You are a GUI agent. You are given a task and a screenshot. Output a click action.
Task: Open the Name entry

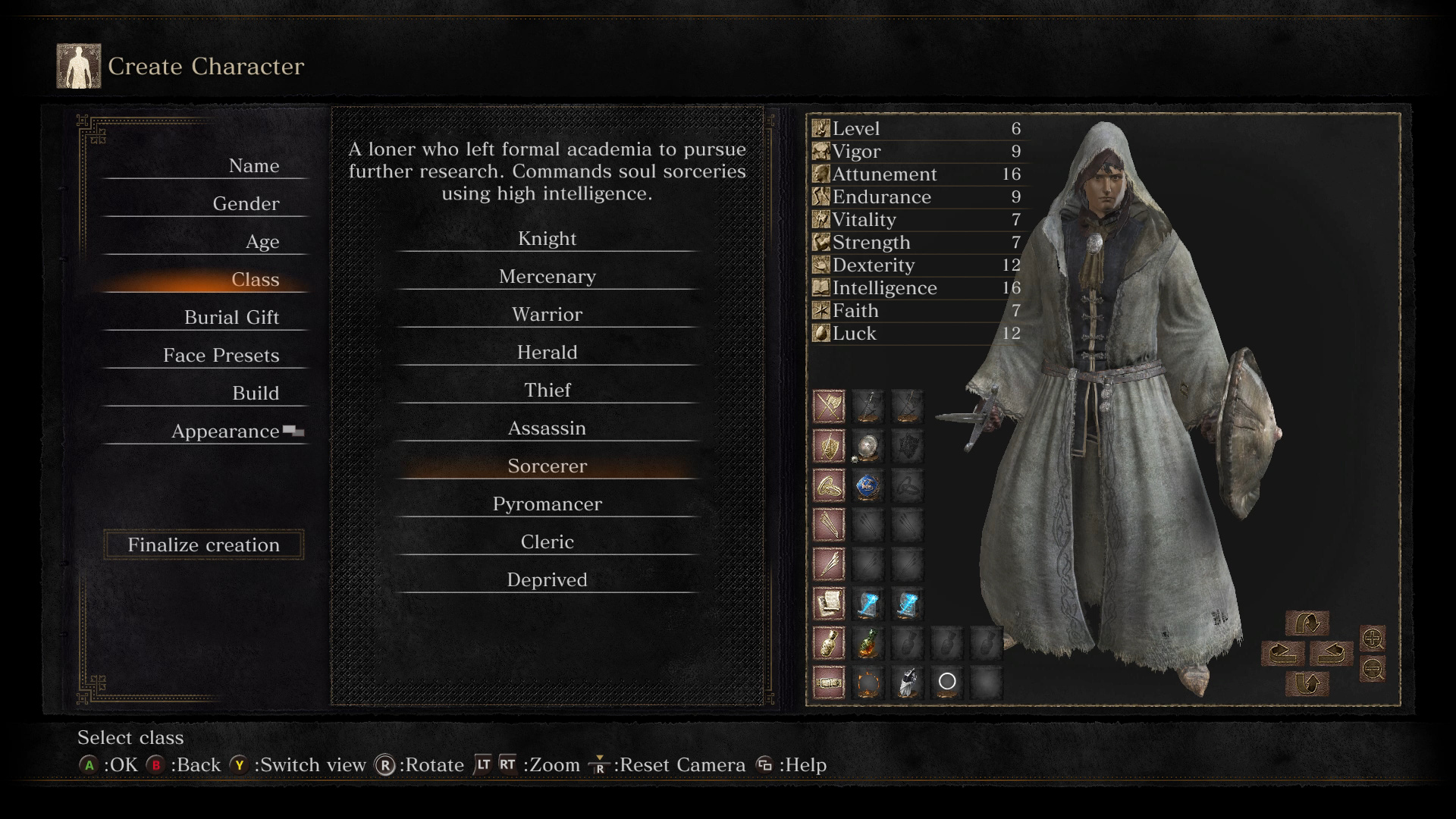click(x=253, y=166)
